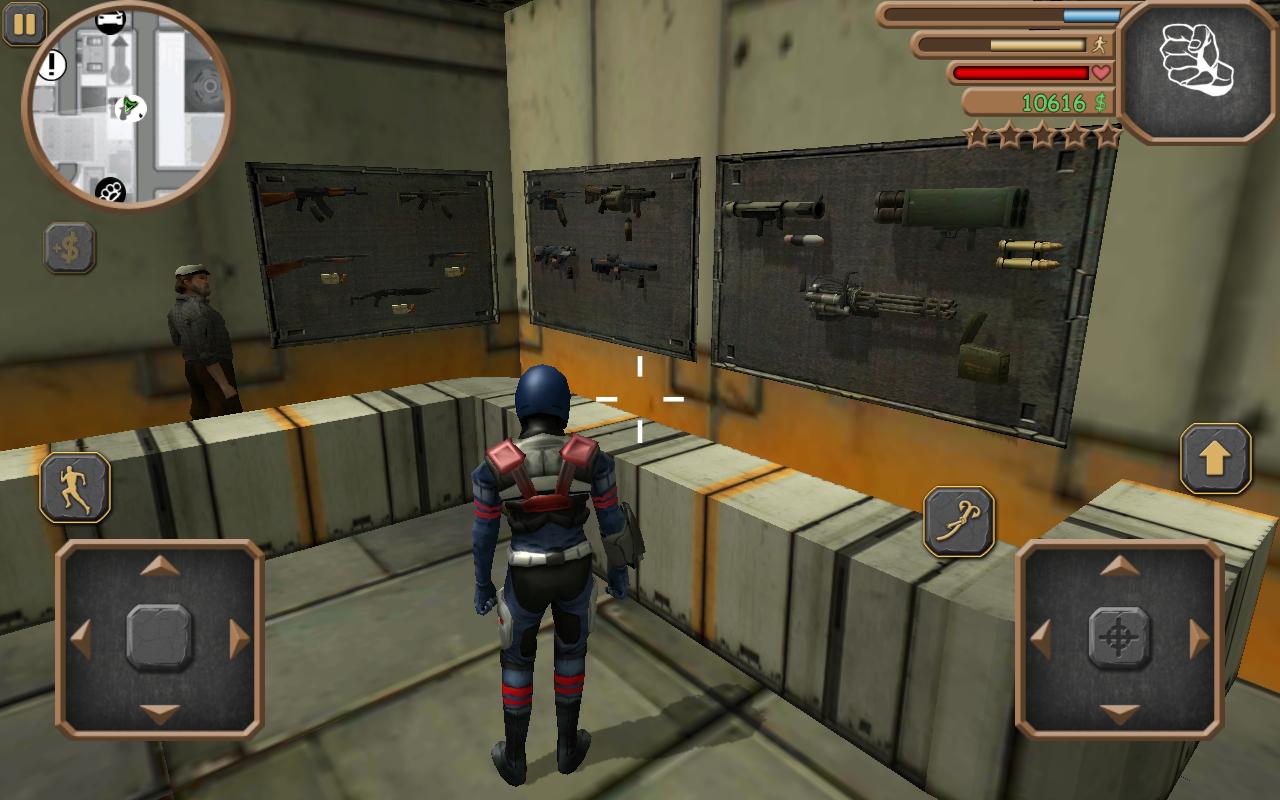Screen dimensions: 1280x800
Task: Turn camera left with right pad arrow
Action: (1041, 638)
